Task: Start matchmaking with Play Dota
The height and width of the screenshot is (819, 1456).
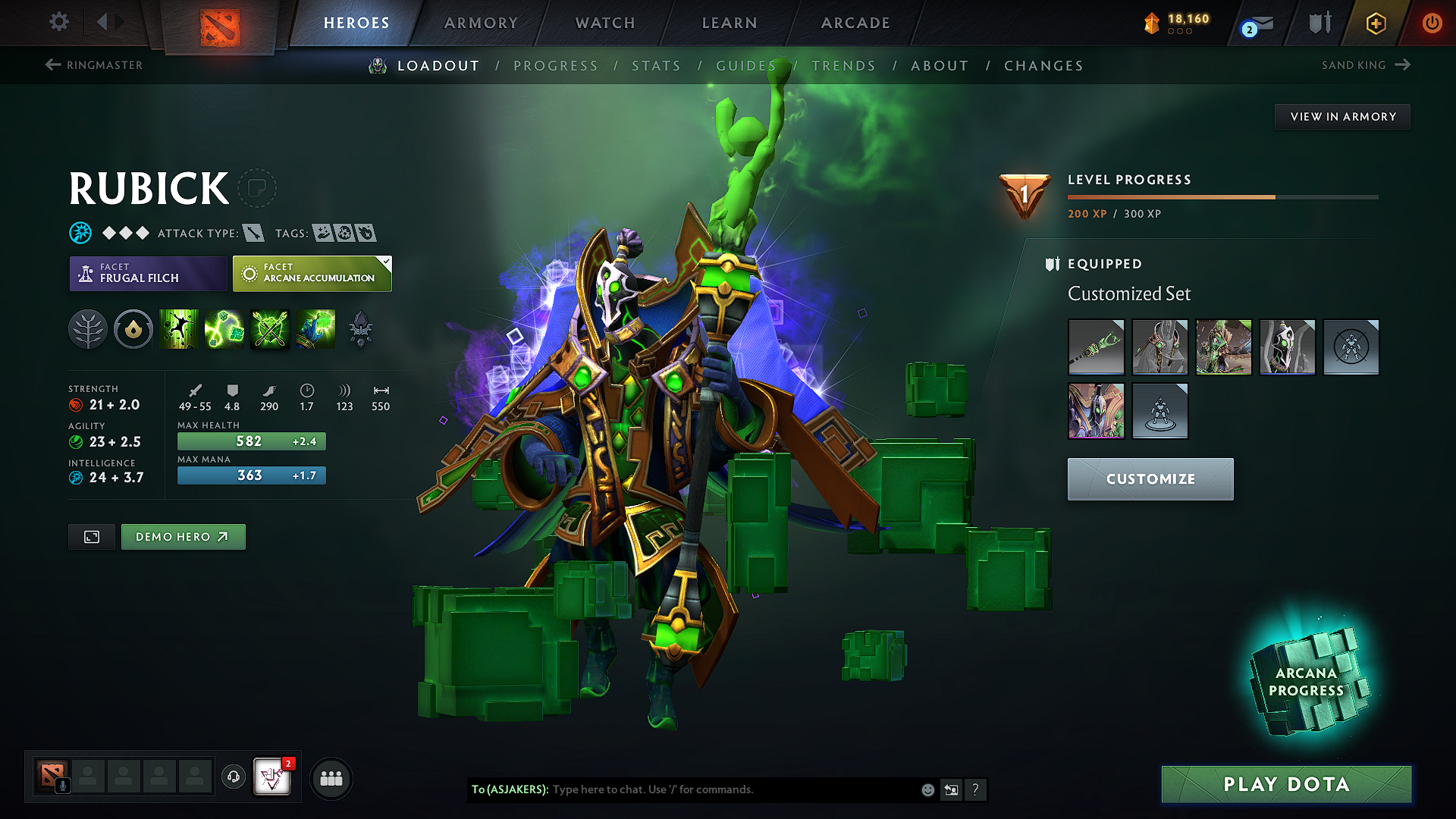Action: 1286,784
